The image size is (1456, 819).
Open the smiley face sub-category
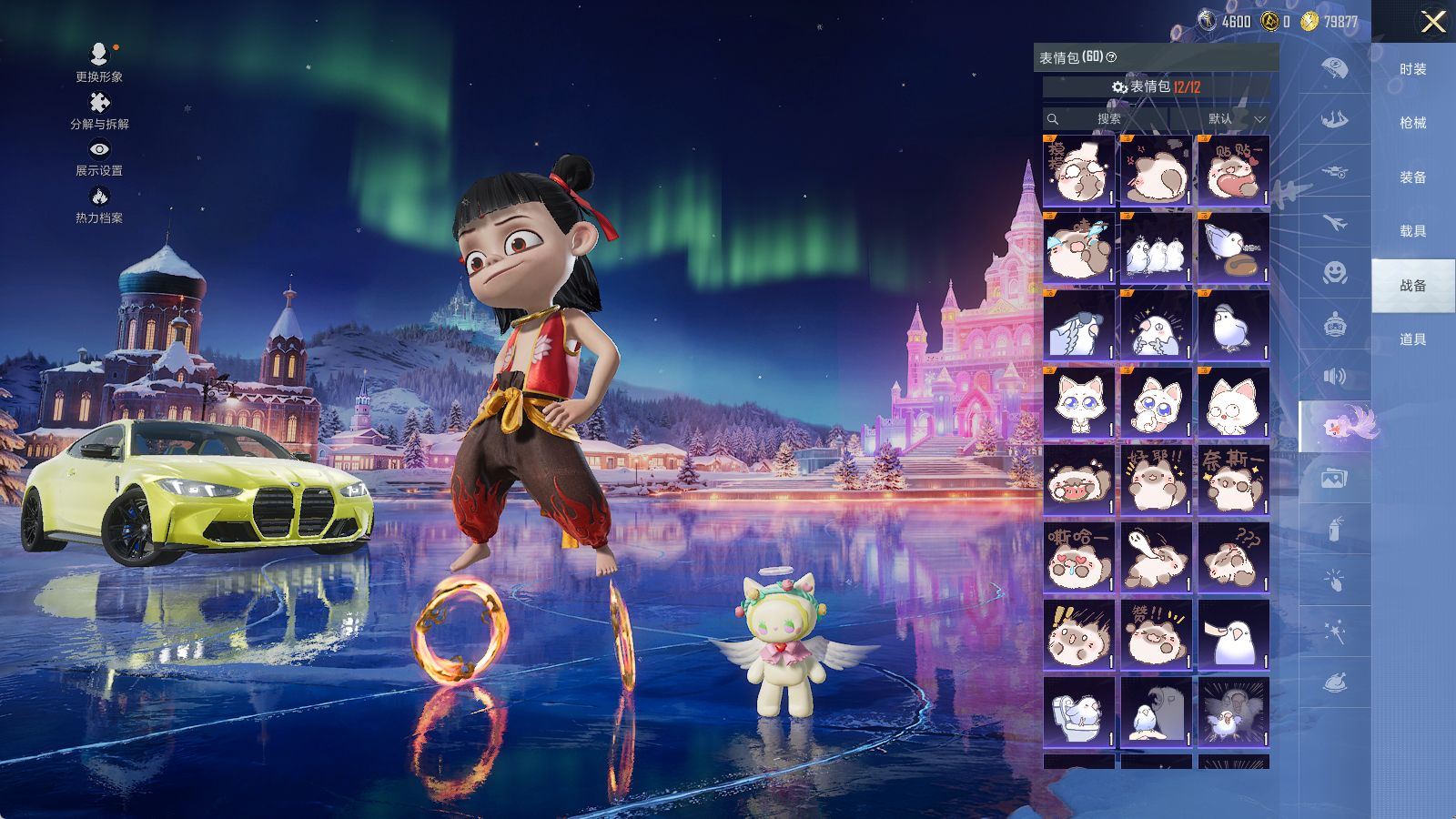pos(1334,272)
